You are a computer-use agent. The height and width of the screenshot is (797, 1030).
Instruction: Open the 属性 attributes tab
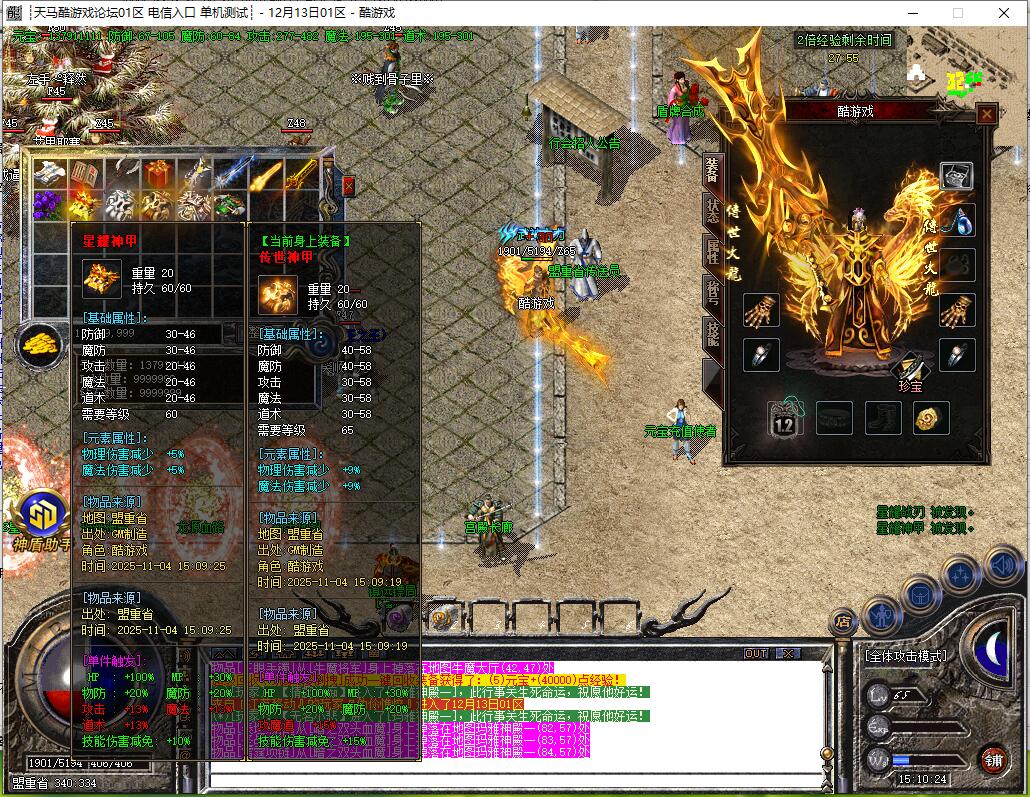(x=712, y=251)
